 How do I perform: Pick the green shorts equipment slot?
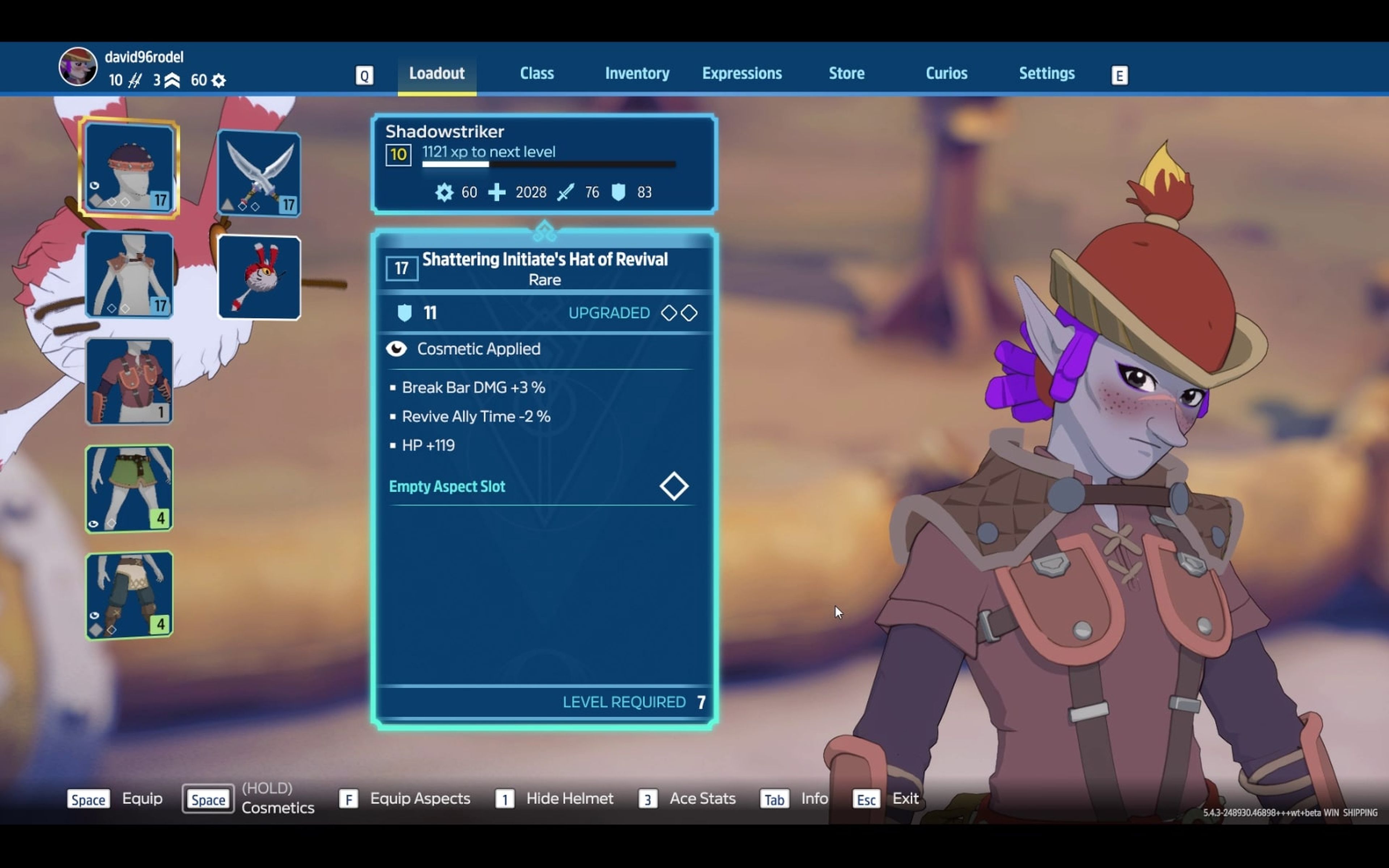click(129, 488)
